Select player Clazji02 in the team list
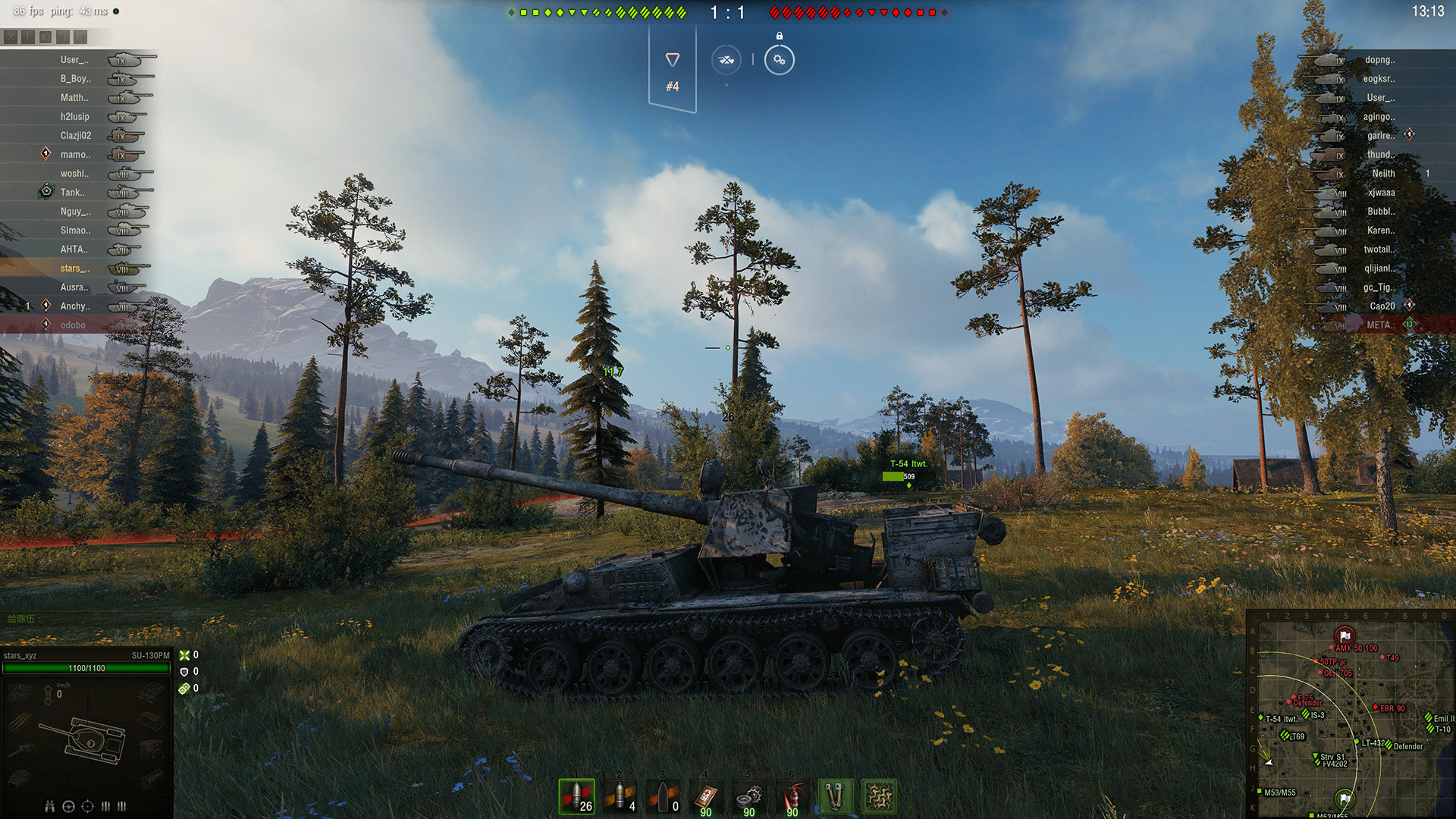 (76, 136)
